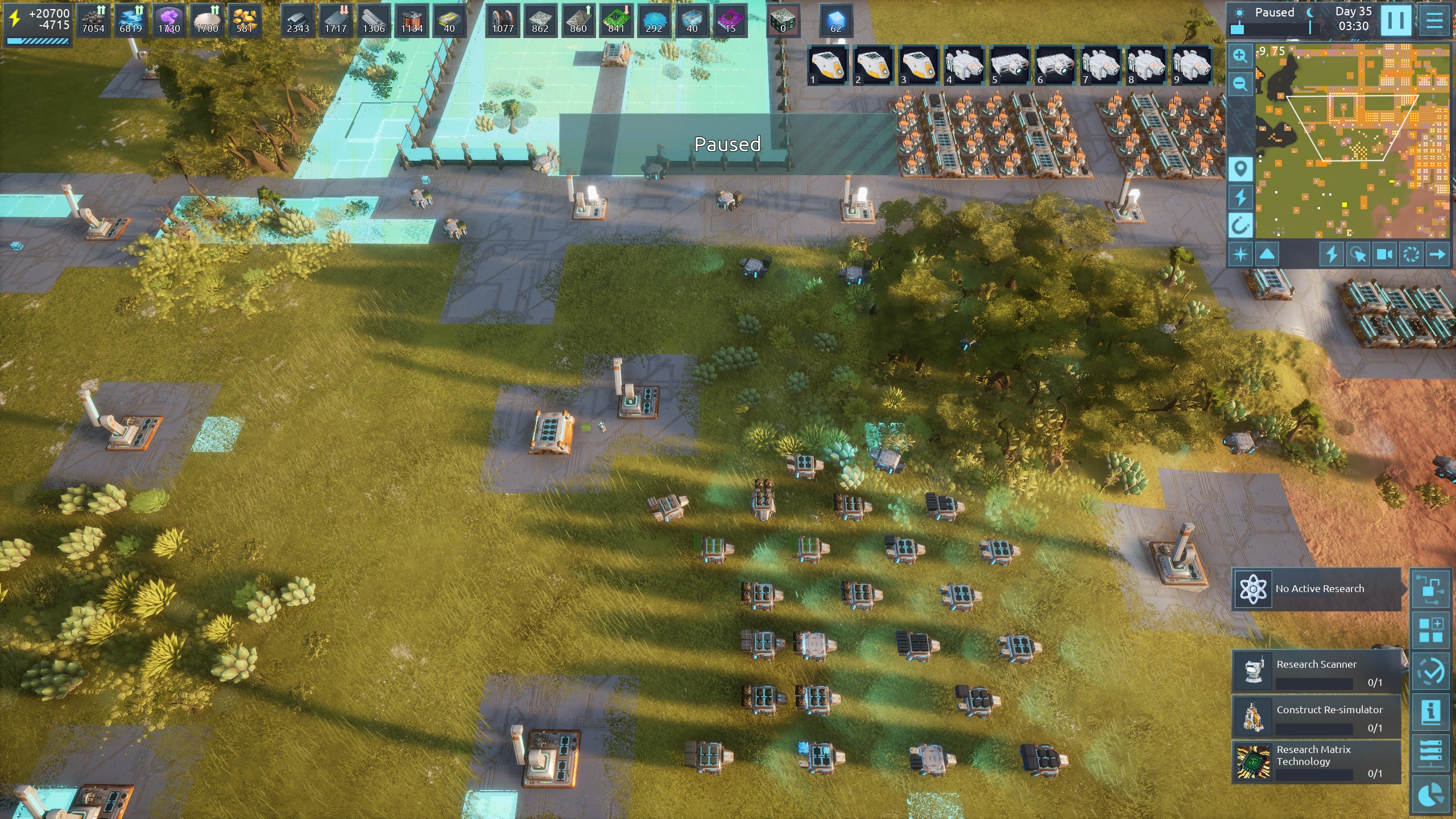Viewport: 1456px width, 819px height.
Task: Select the Research Scanner objective
Action: 1317,671
